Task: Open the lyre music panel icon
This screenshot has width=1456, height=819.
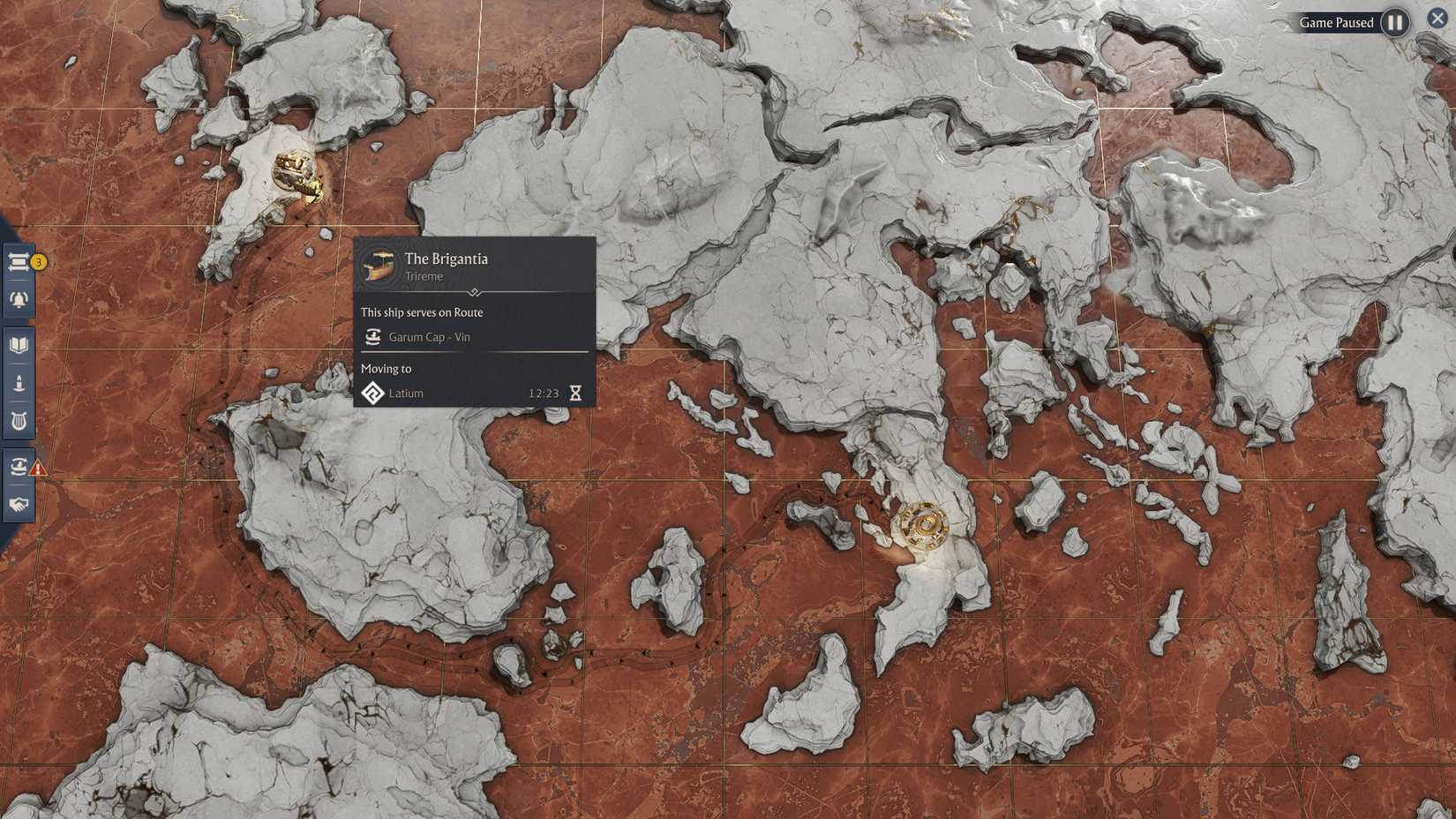Action: tap(18, 421)
